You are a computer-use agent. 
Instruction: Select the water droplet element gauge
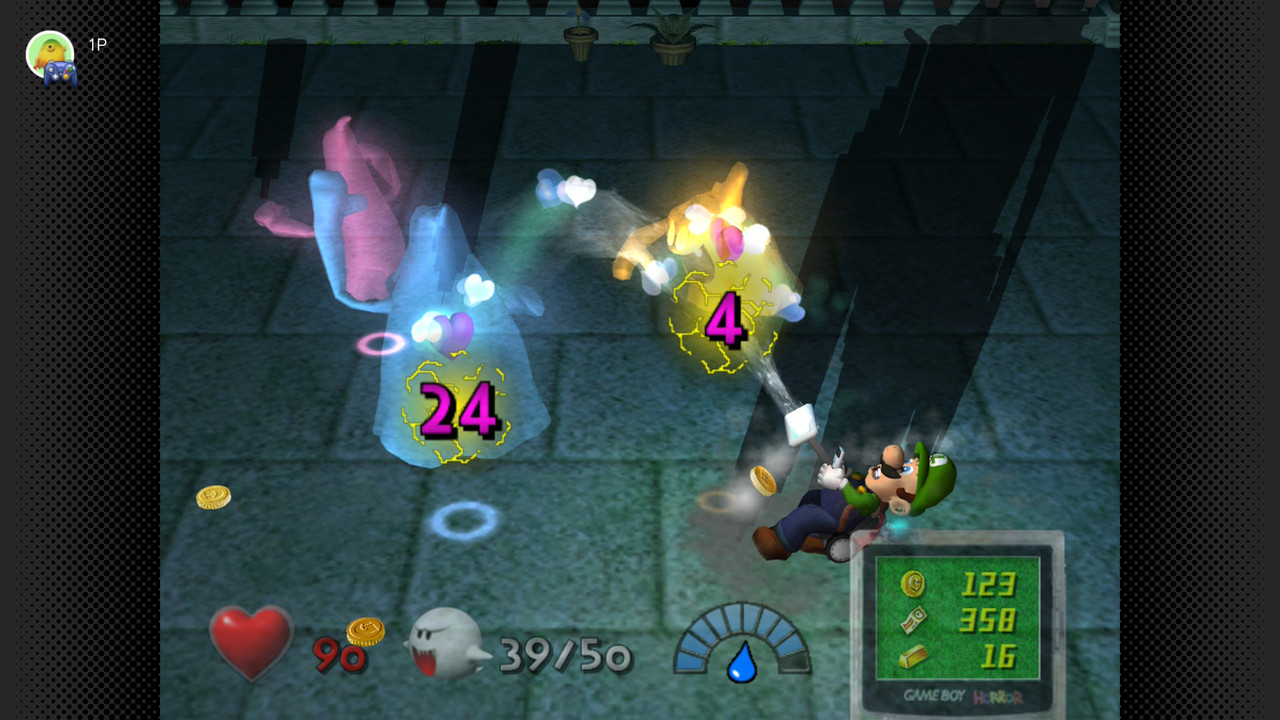[741, 645]
